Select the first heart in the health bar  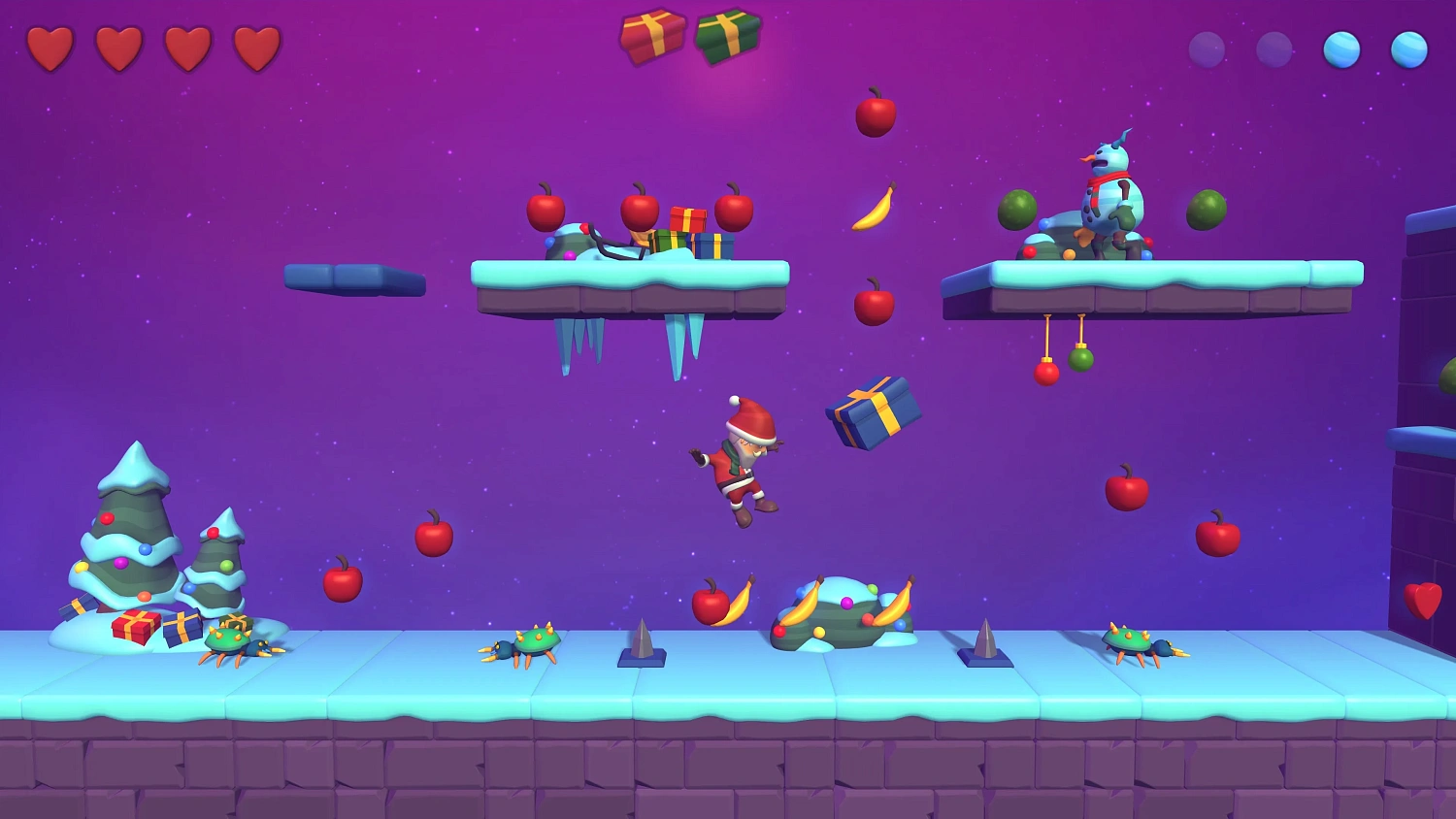point(53,48)
